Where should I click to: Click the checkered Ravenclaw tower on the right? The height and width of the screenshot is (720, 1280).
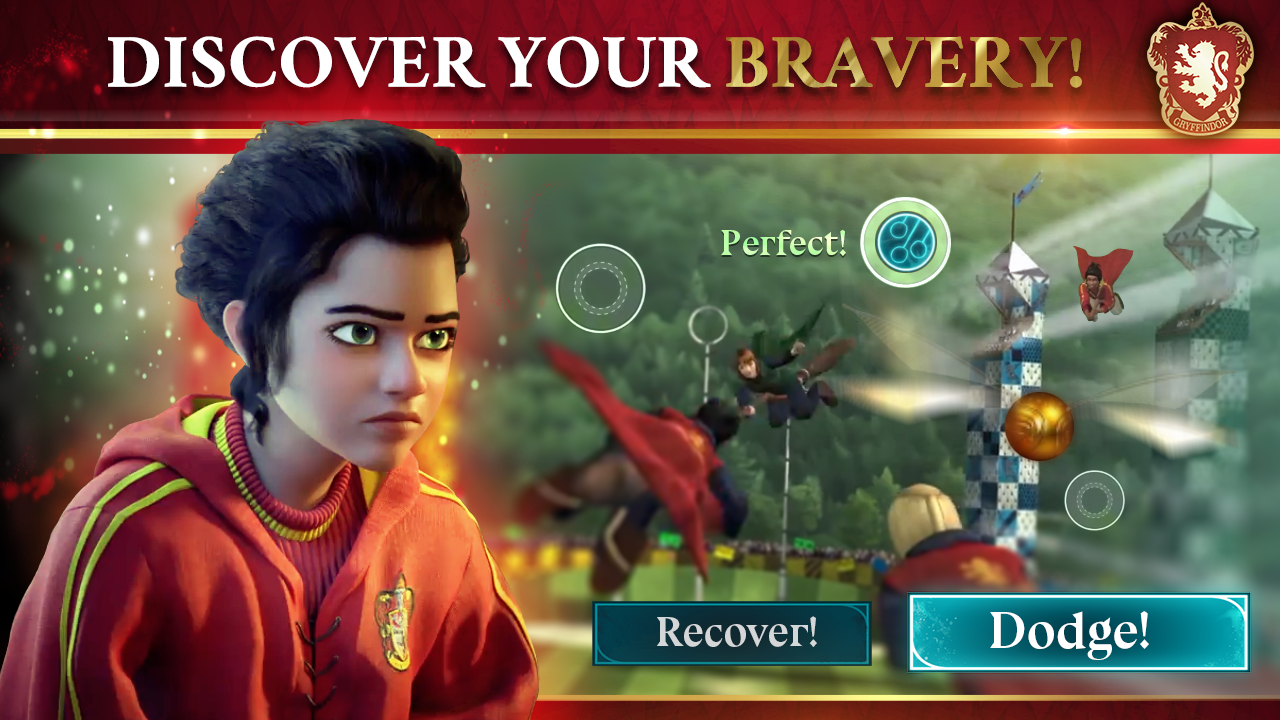(x=1000, y=400)
